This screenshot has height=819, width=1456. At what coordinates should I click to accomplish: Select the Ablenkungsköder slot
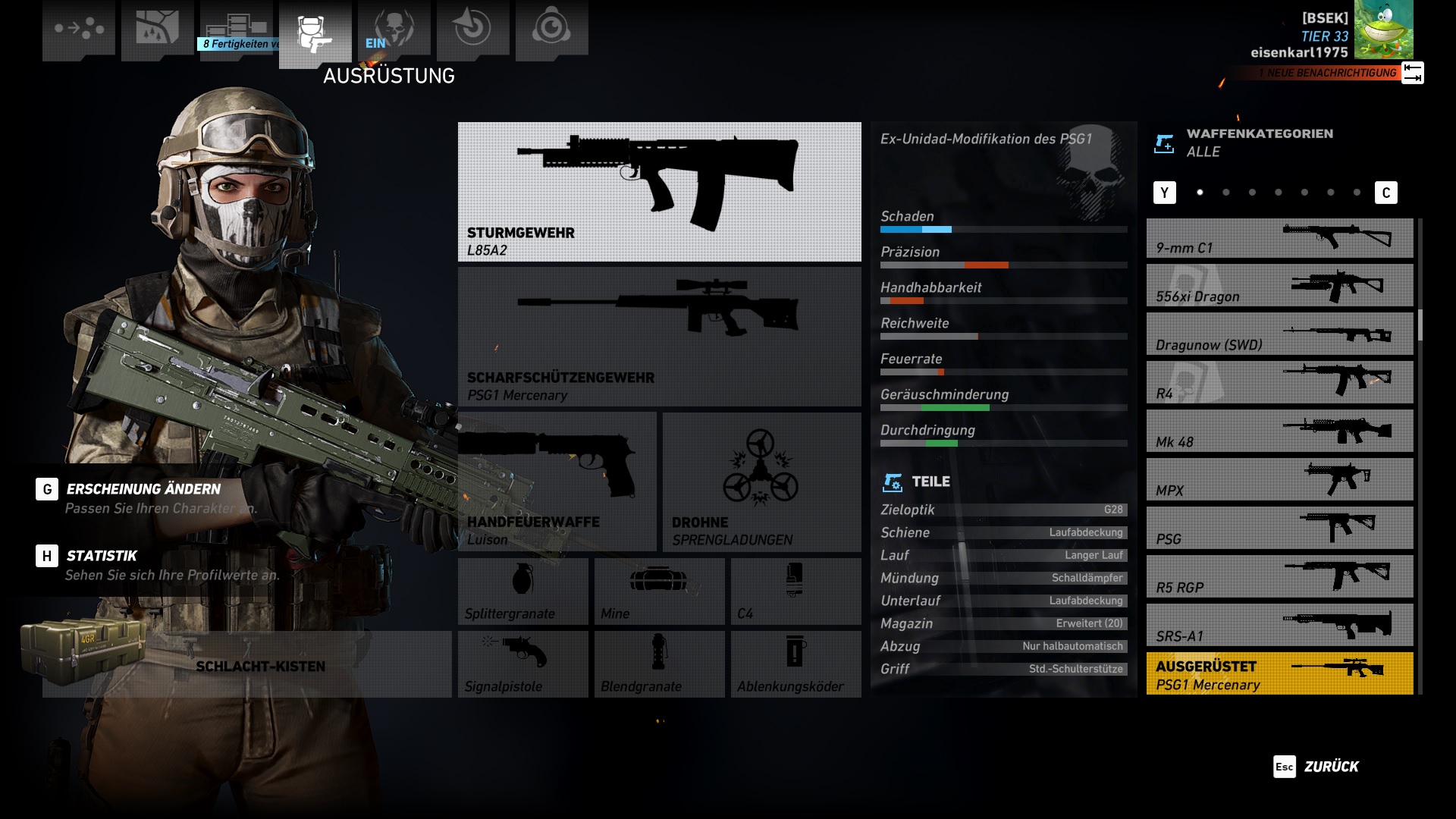[795, 664]
